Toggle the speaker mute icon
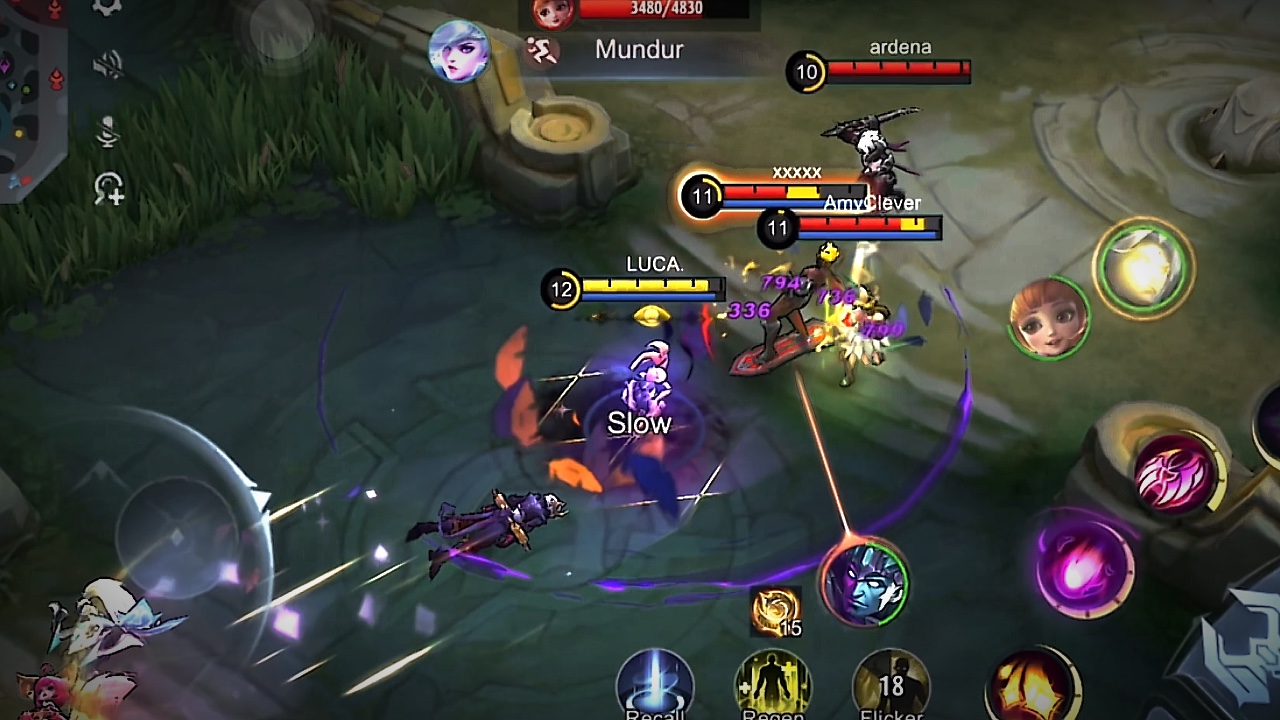This screenshot has height=720, width=1280. tap(108, 66)
